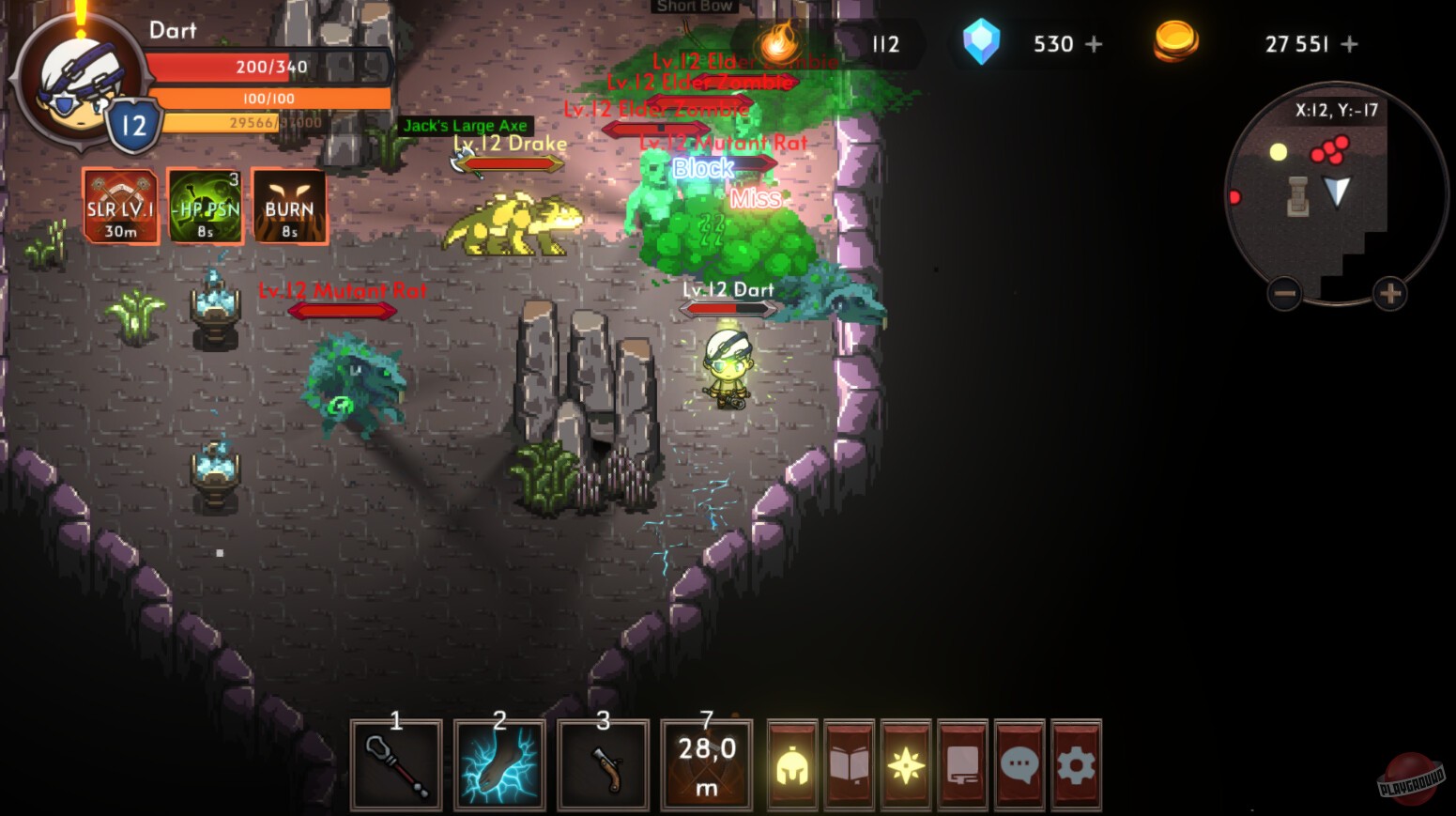Select the glowing star skills icon

(x=904, y=763)
